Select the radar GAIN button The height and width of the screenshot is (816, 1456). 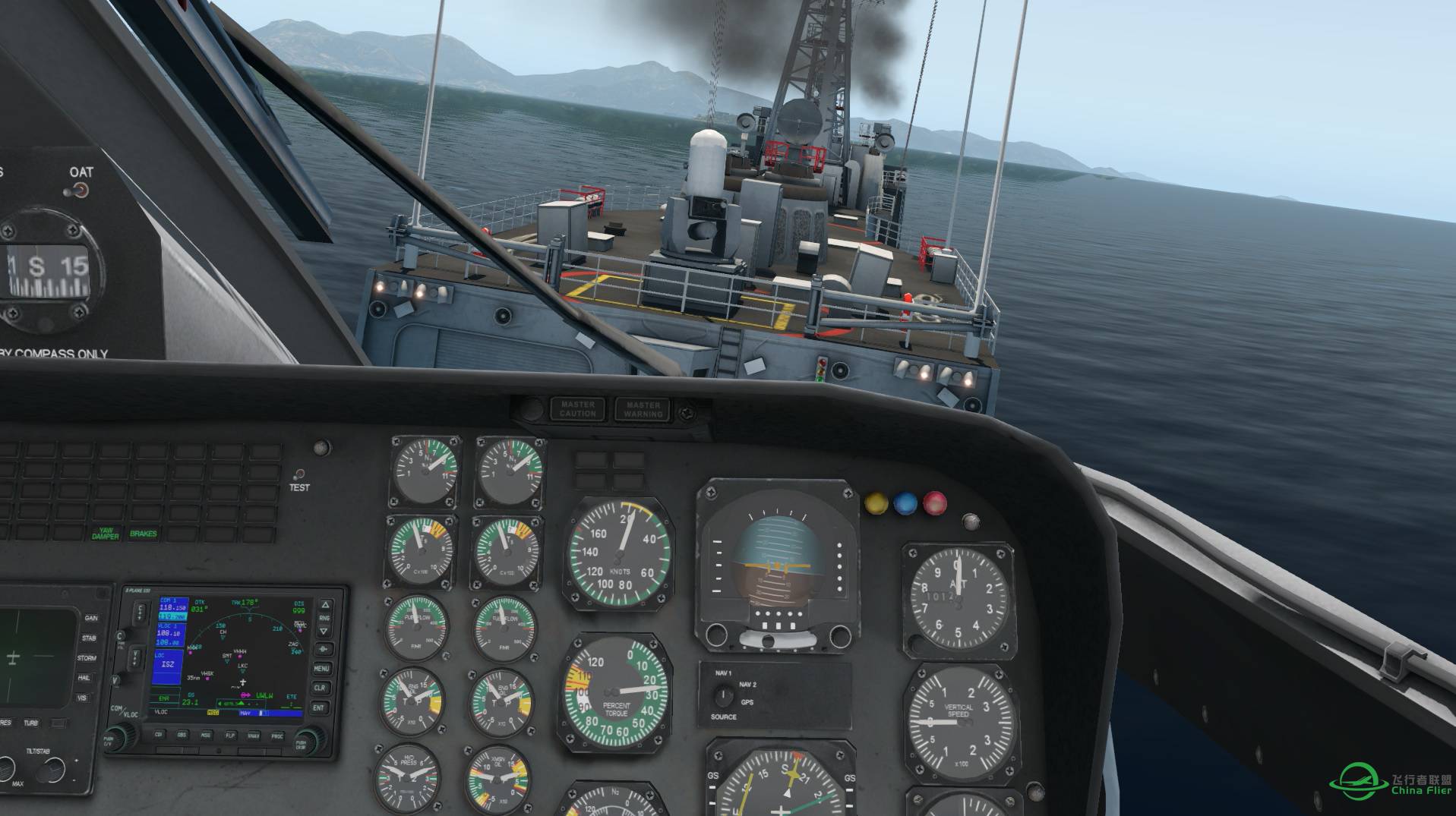(x=91, y=619)
